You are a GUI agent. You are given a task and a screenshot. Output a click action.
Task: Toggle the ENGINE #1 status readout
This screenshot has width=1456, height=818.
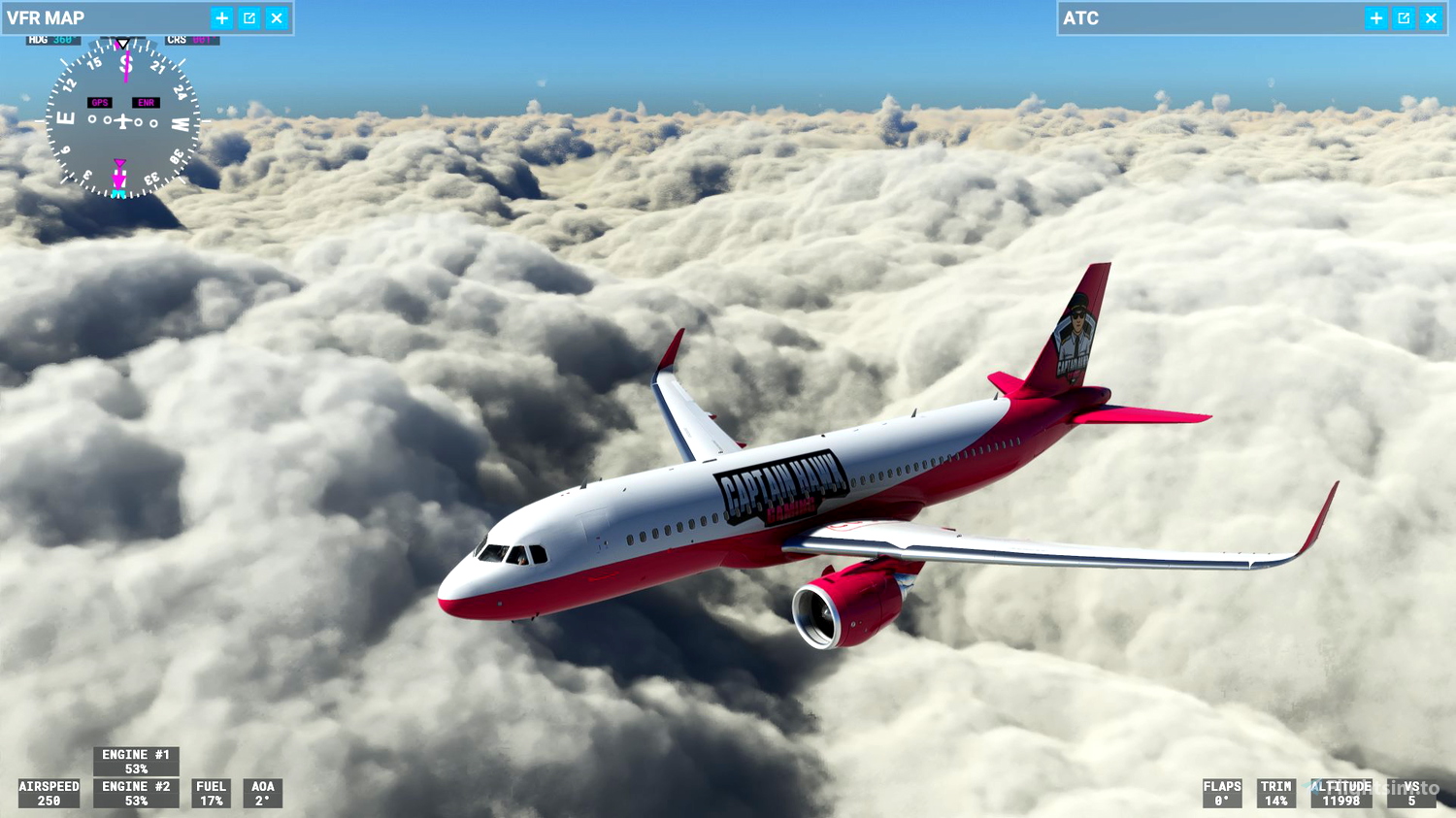(x=136, y=761)
